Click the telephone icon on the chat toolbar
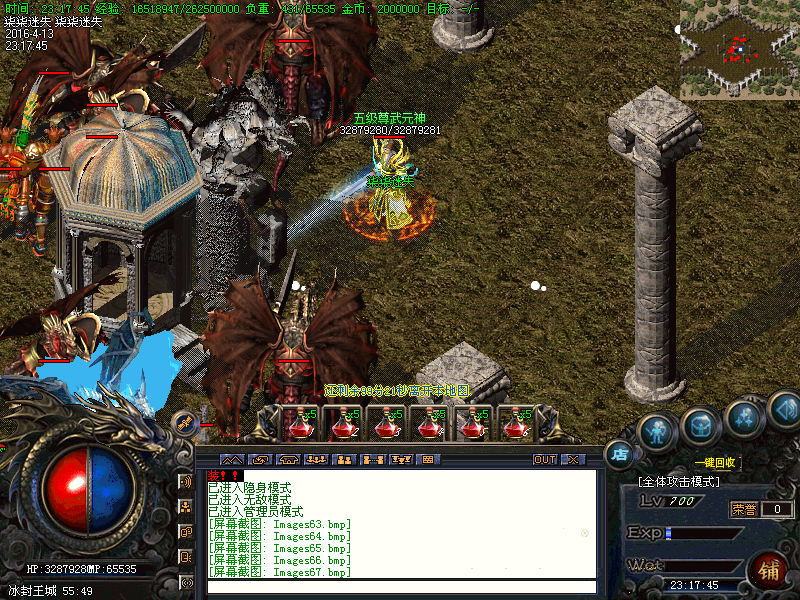 [288, 460]
